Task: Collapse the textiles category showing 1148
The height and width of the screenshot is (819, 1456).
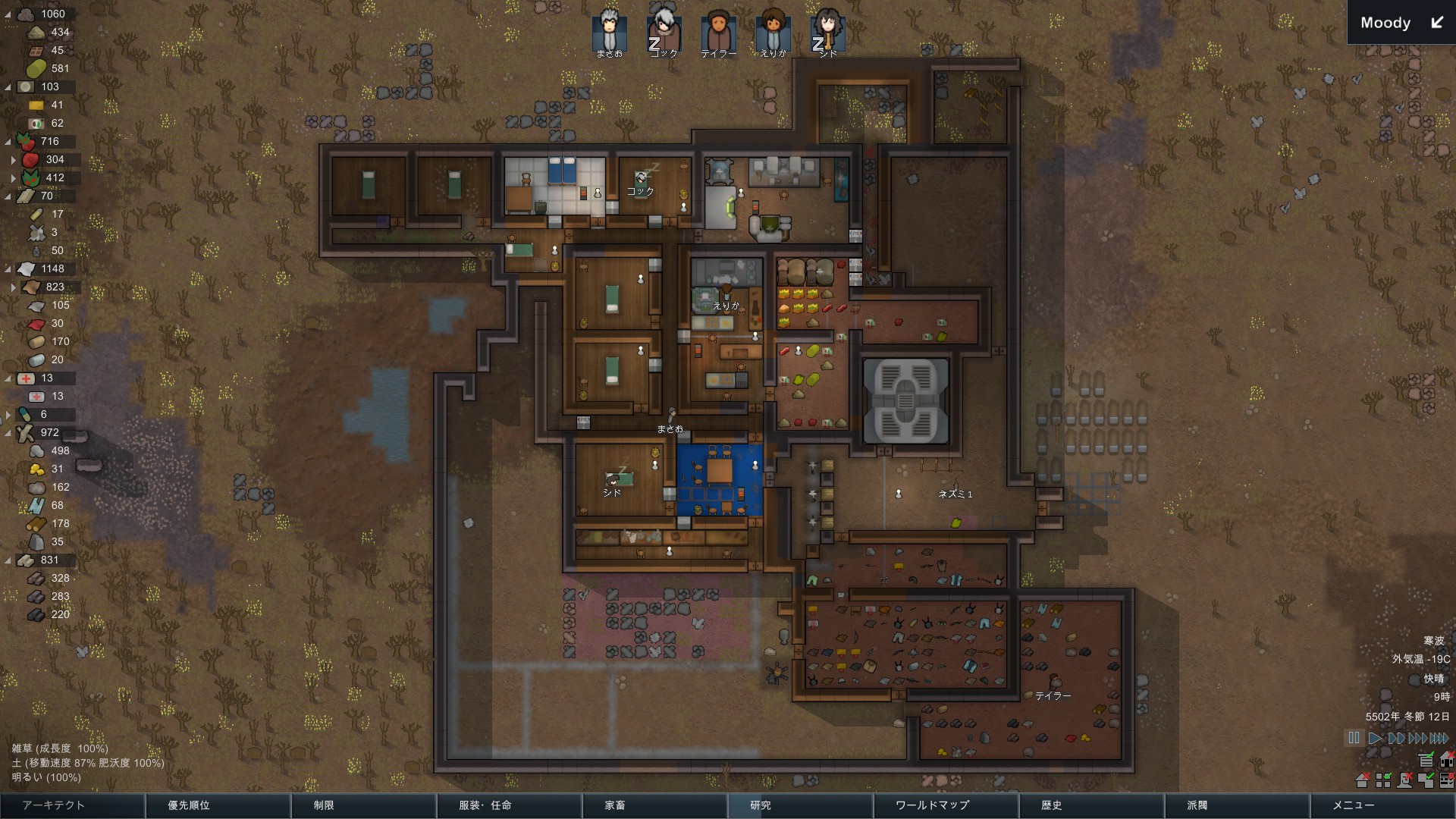Action: (8, 268)
